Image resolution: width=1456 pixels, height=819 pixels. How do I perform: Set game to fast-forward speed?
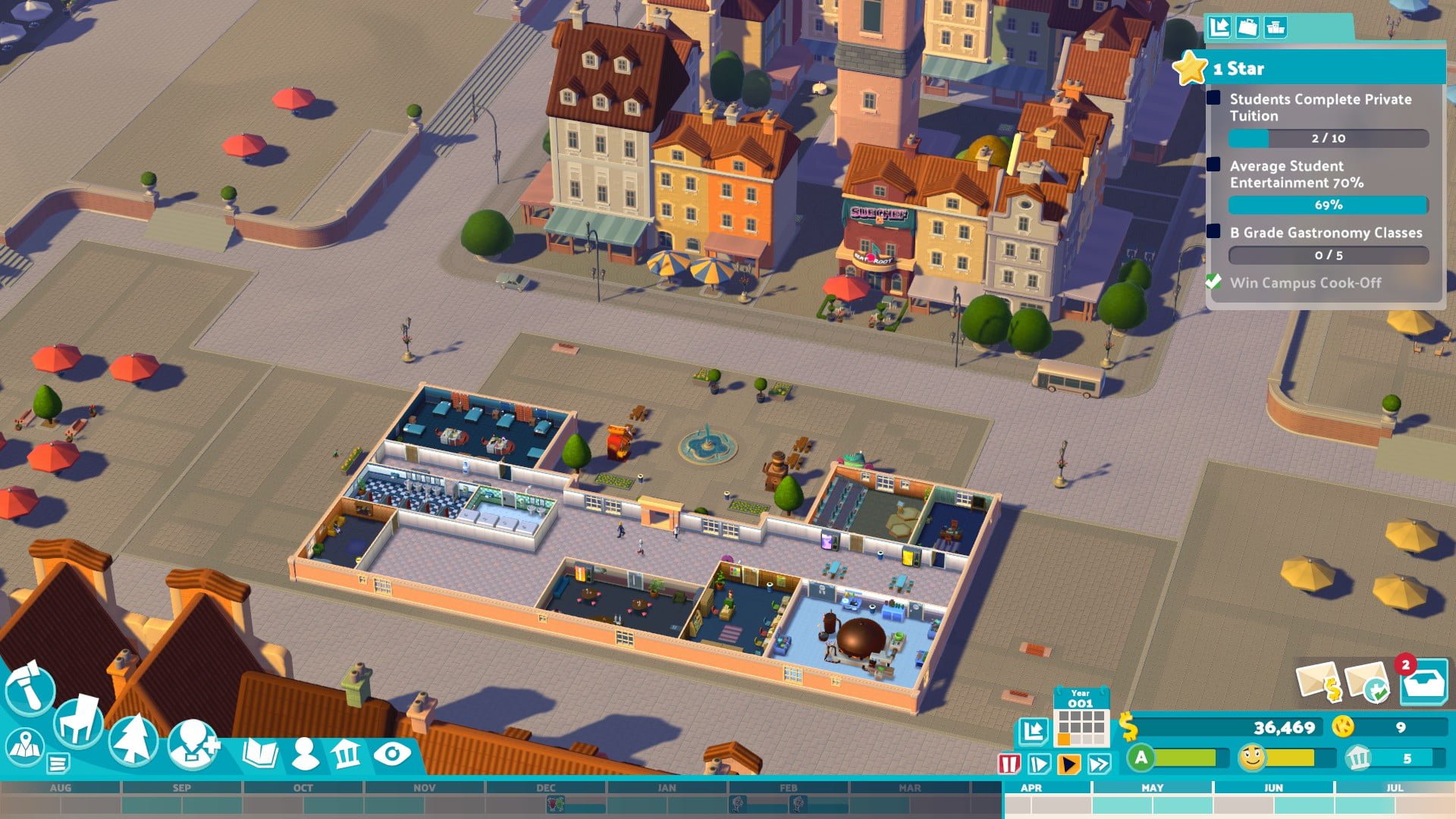click(1099, 764)
